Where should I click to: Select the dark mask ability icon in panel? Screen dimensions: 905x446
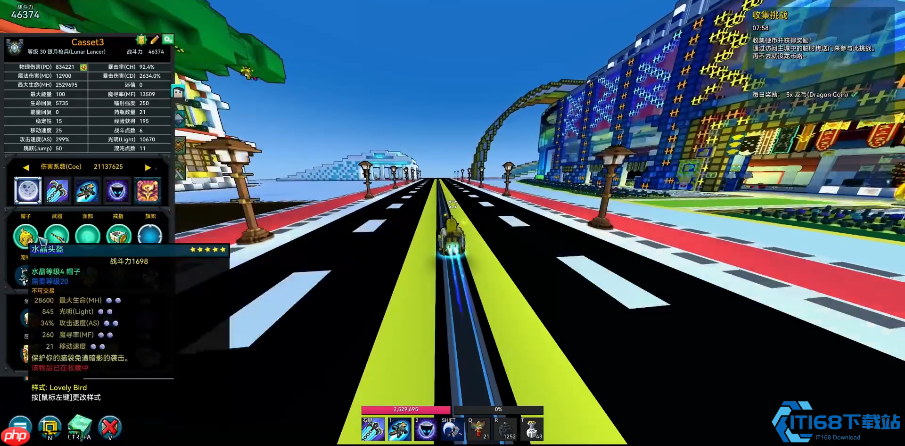point(118,190)
